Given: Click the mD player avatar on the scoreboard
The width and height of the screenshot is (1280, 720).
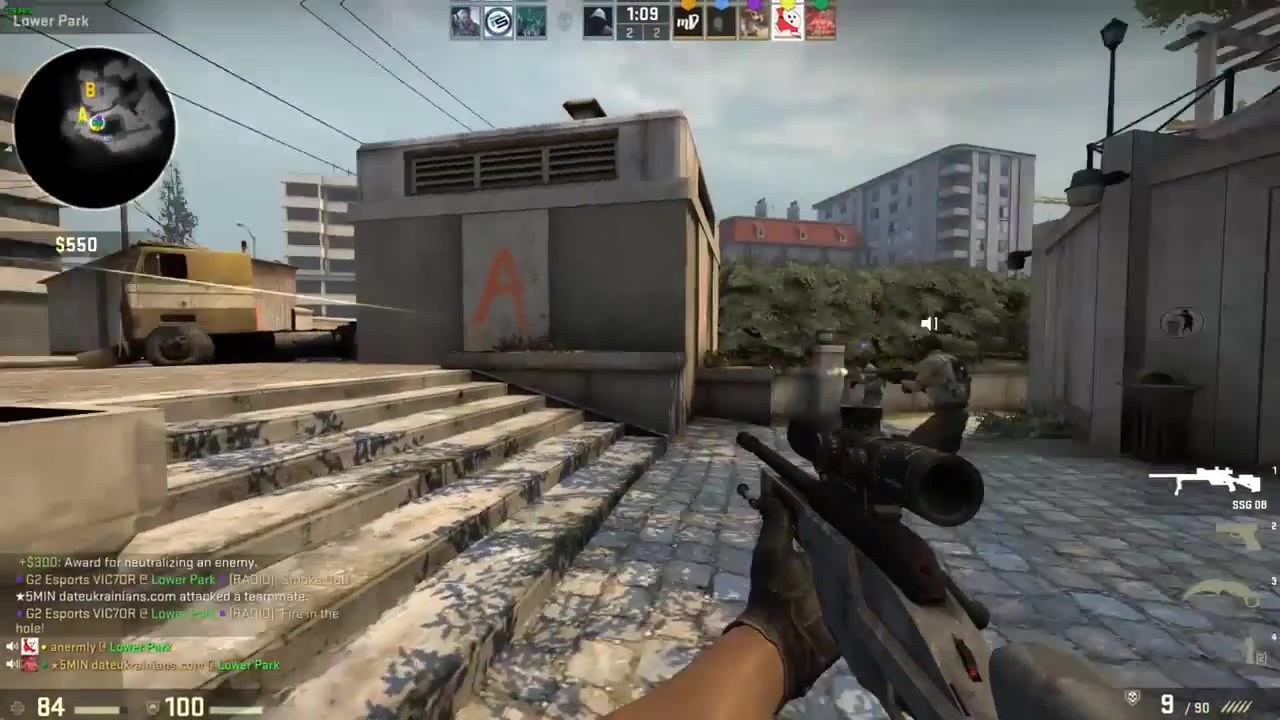Looking at the screenshot, I should tap(687, 22).
